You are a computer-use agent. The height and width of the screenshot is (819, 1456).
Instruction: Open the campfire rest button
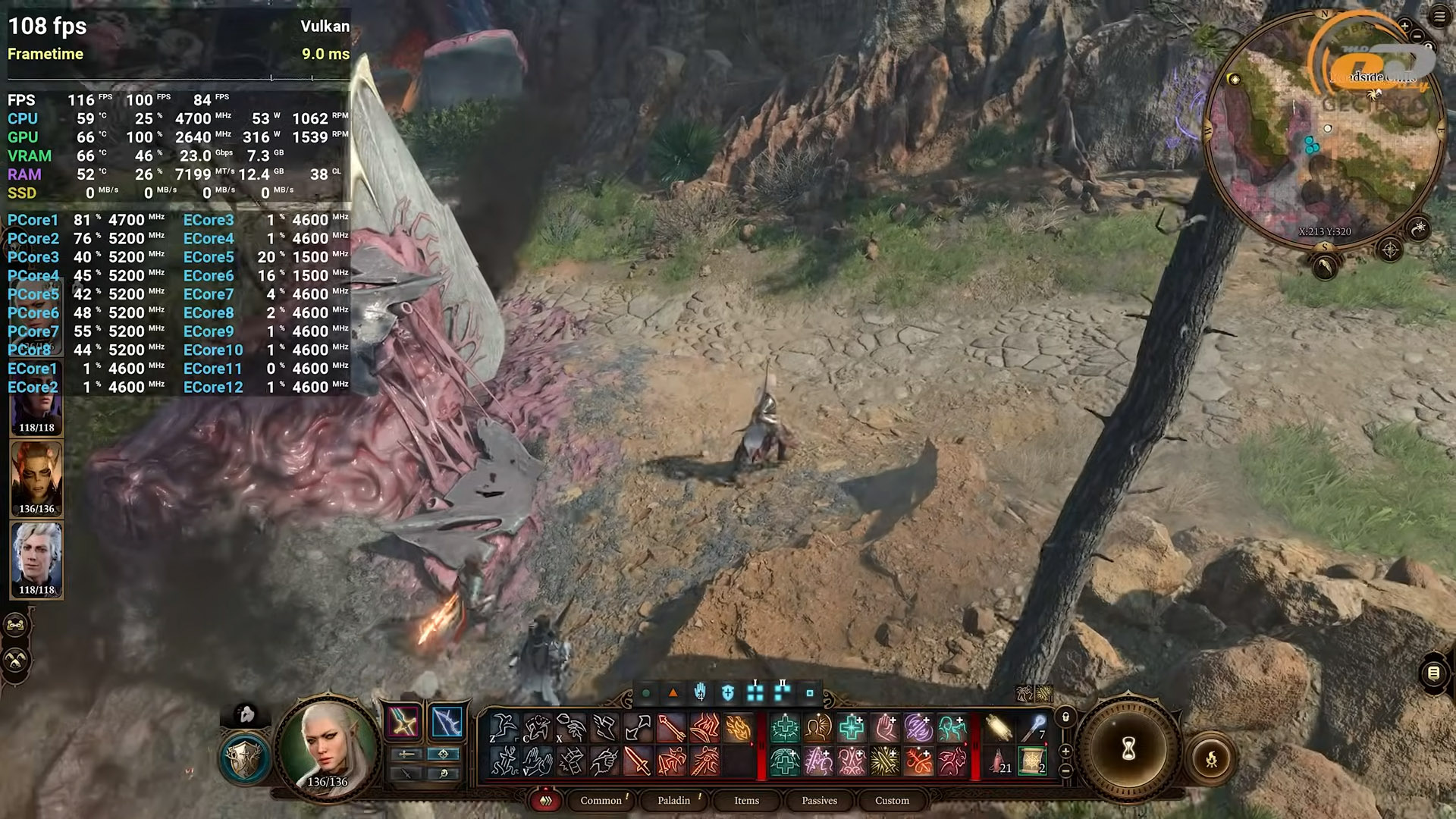click(1211, 758)
